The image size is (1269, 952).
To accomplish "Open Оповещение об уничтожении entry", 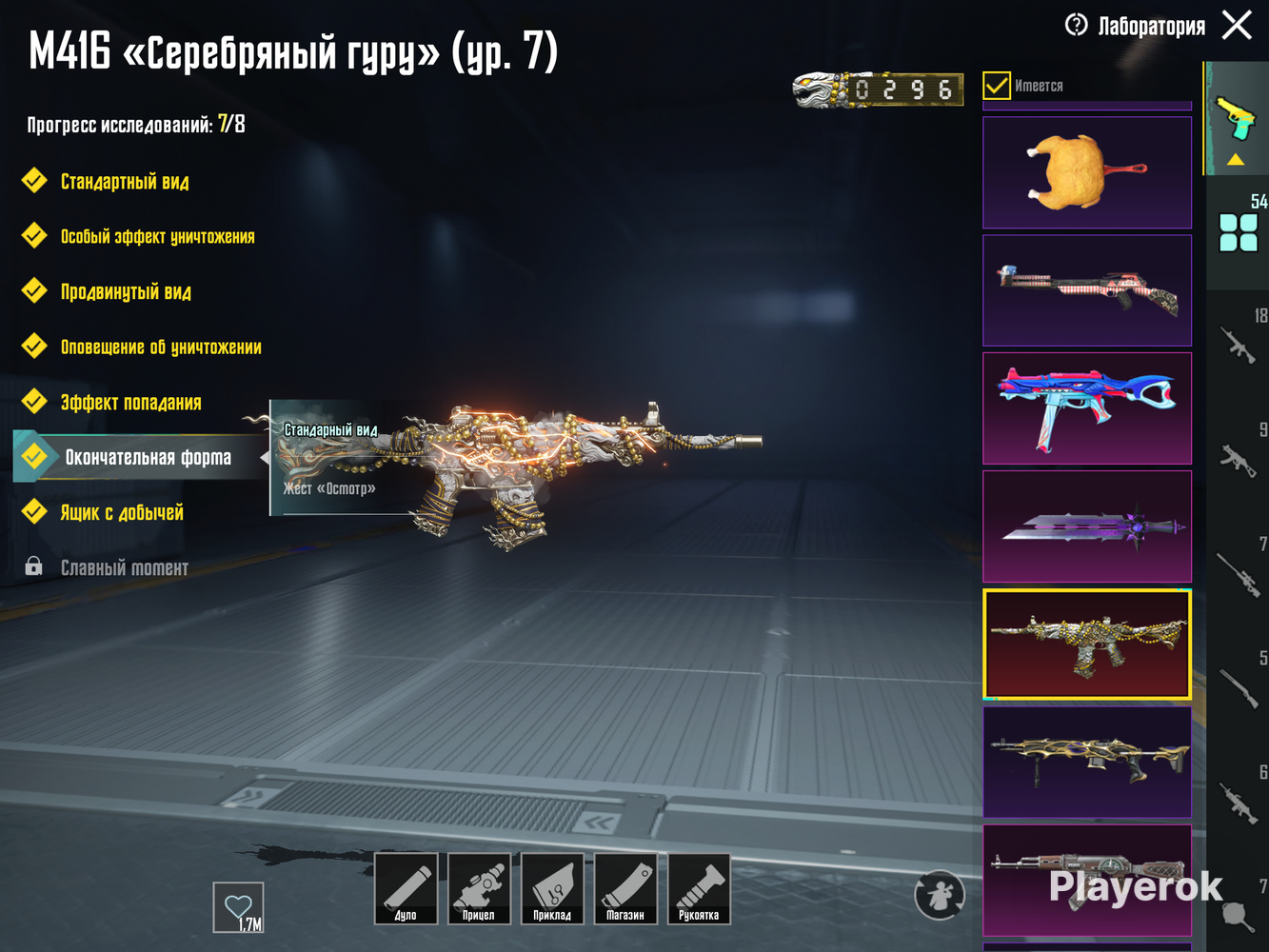I will pyautogui.click(x=161, y=347).
